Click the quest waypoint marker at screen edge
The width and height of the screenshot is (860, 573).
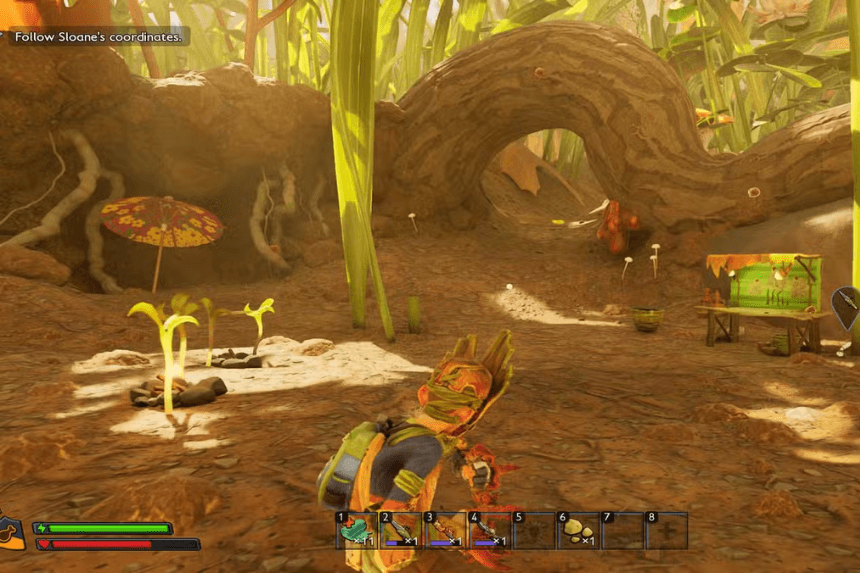[846, 307]
